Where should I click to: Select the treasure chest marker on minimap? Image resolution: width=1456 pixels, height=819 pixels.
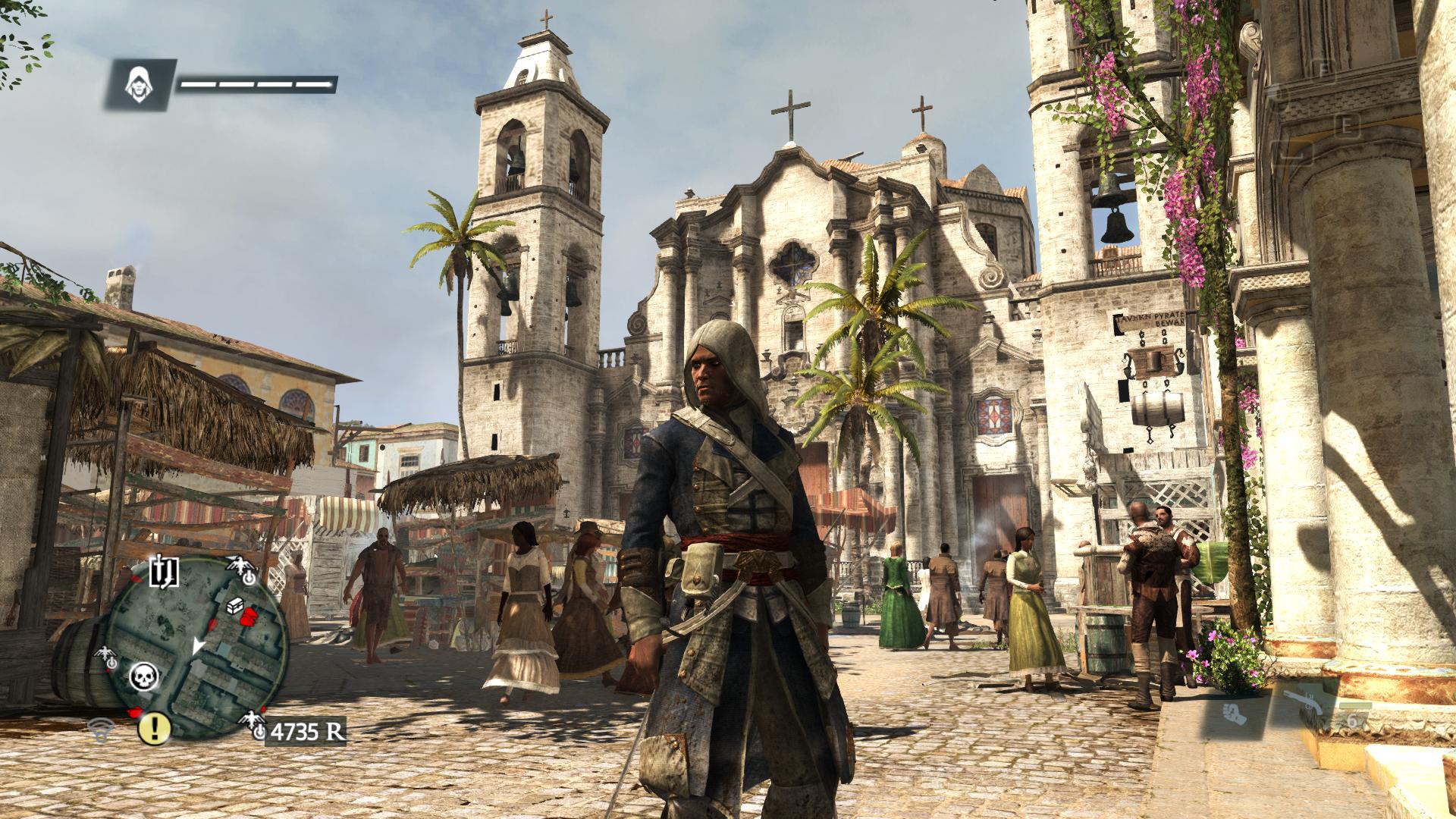234,606
